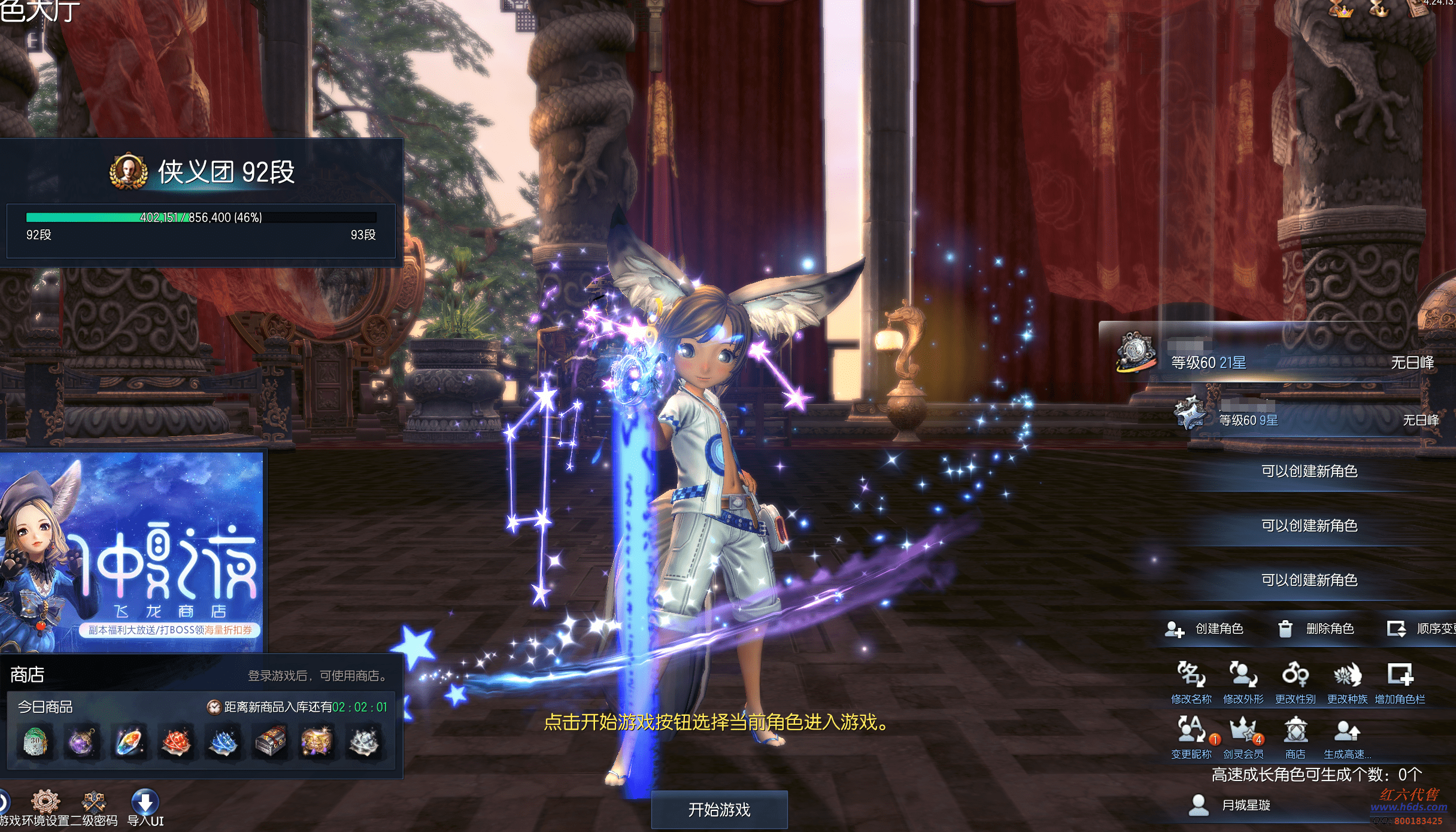Screen dimensions: 1456x832
Task: Click the 开始游戏 start game button
Action: click(719, 810)
